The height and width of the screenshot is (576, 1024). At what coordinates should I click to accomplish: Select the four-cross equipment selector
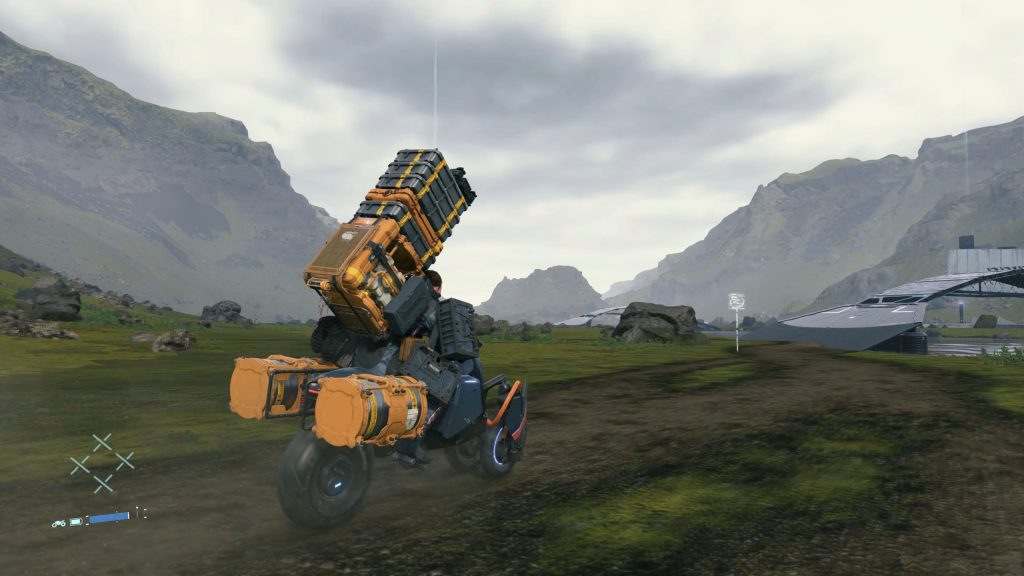(101, 462)
